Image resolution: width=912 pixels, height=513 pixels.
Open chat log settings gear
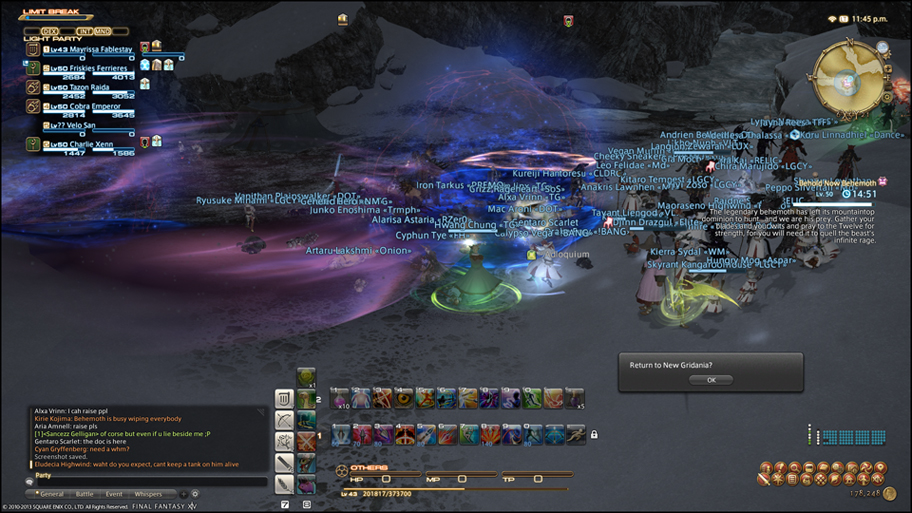coord(195,494)
